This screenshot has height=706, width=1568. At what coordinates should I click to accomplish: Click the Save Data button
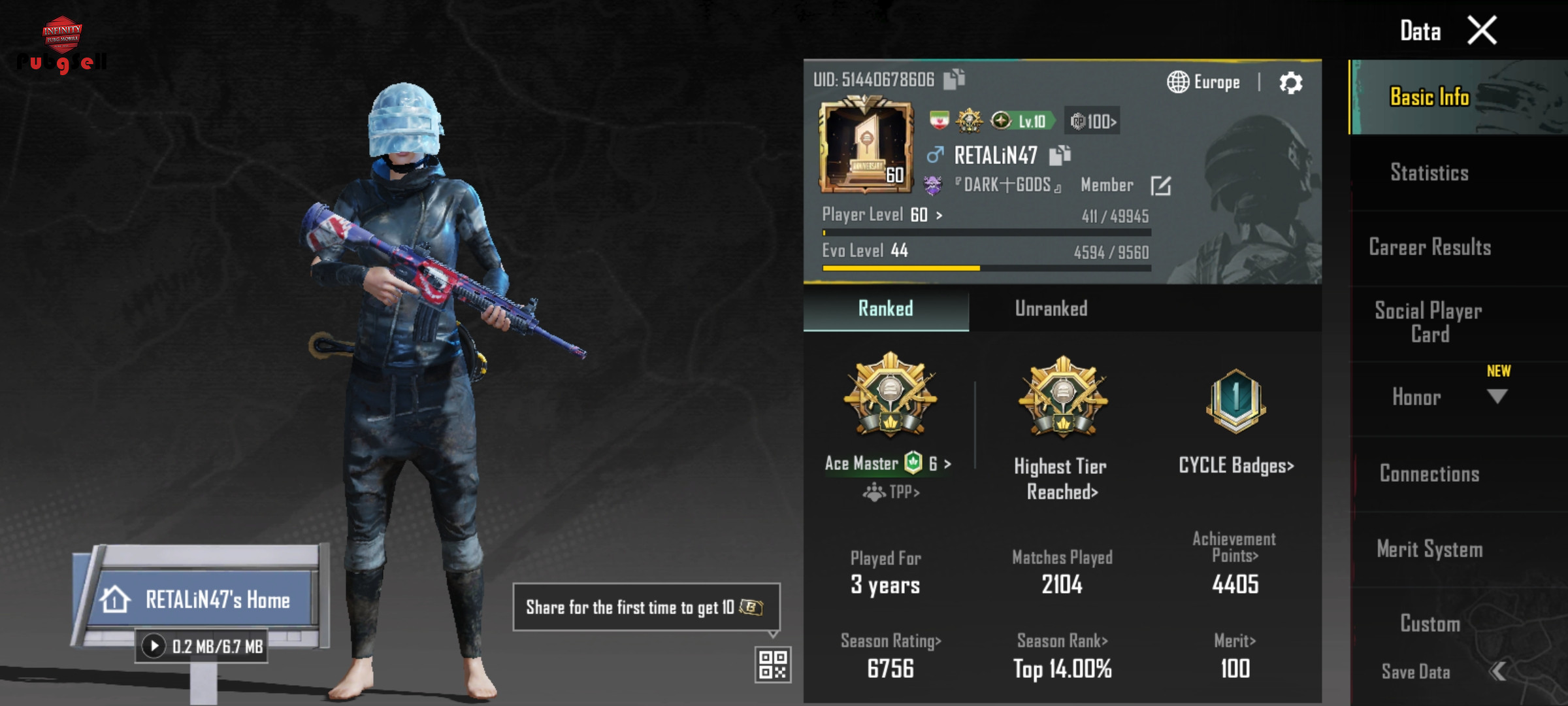(x=1416, y=672)
